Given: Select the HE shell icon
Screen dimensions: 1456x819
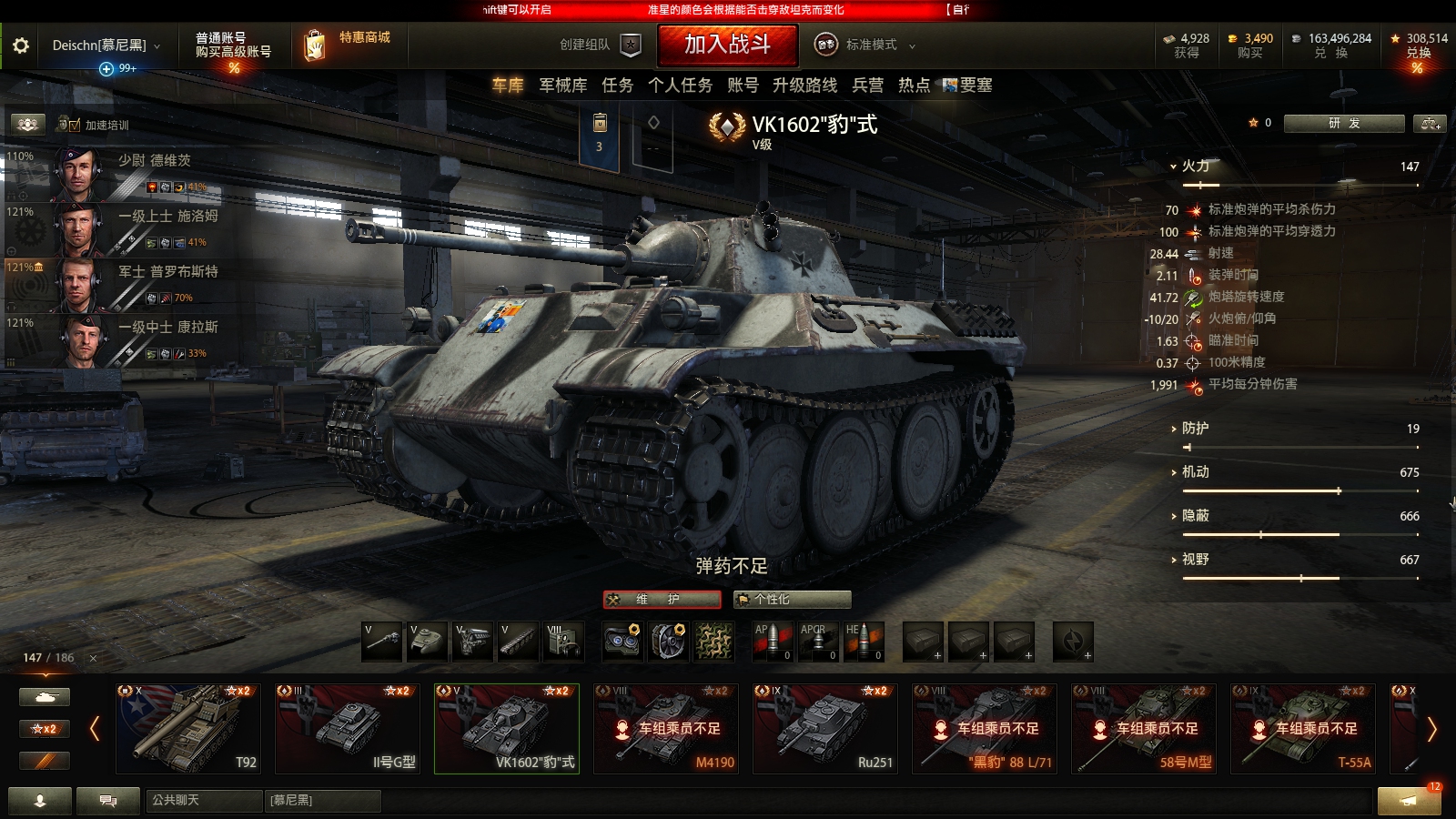Looking at the screenshot, I should (864, 640).
